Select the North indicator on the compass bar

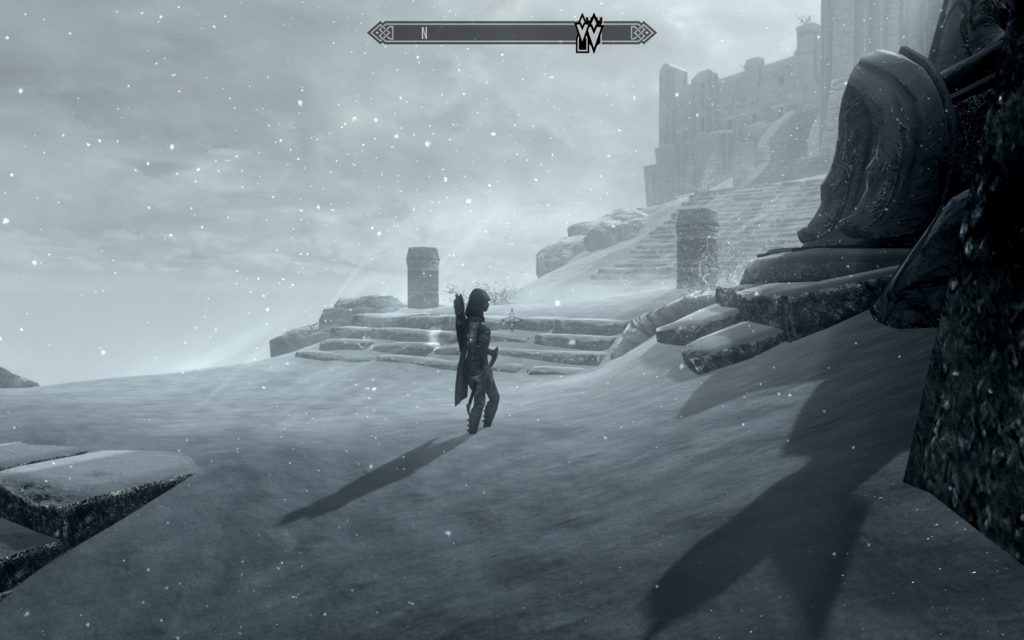tap(424, 33)
